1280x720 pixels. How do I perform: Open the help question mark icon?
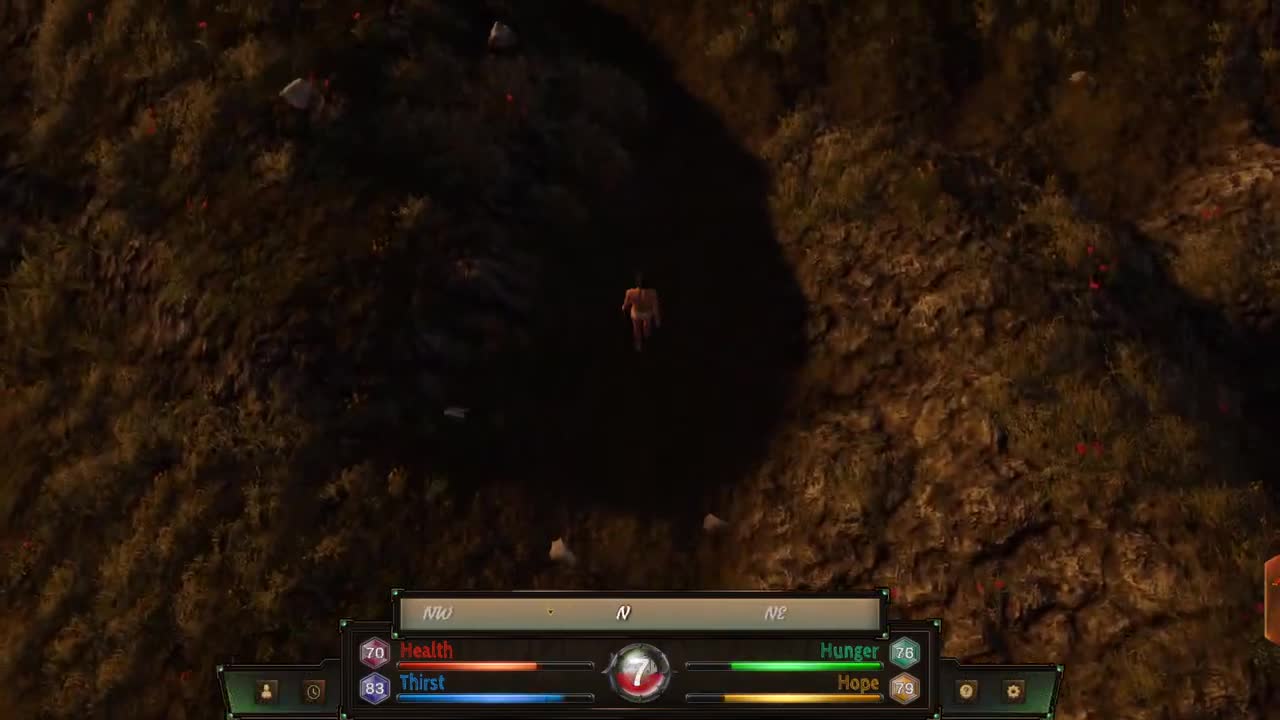coord(965,690)
